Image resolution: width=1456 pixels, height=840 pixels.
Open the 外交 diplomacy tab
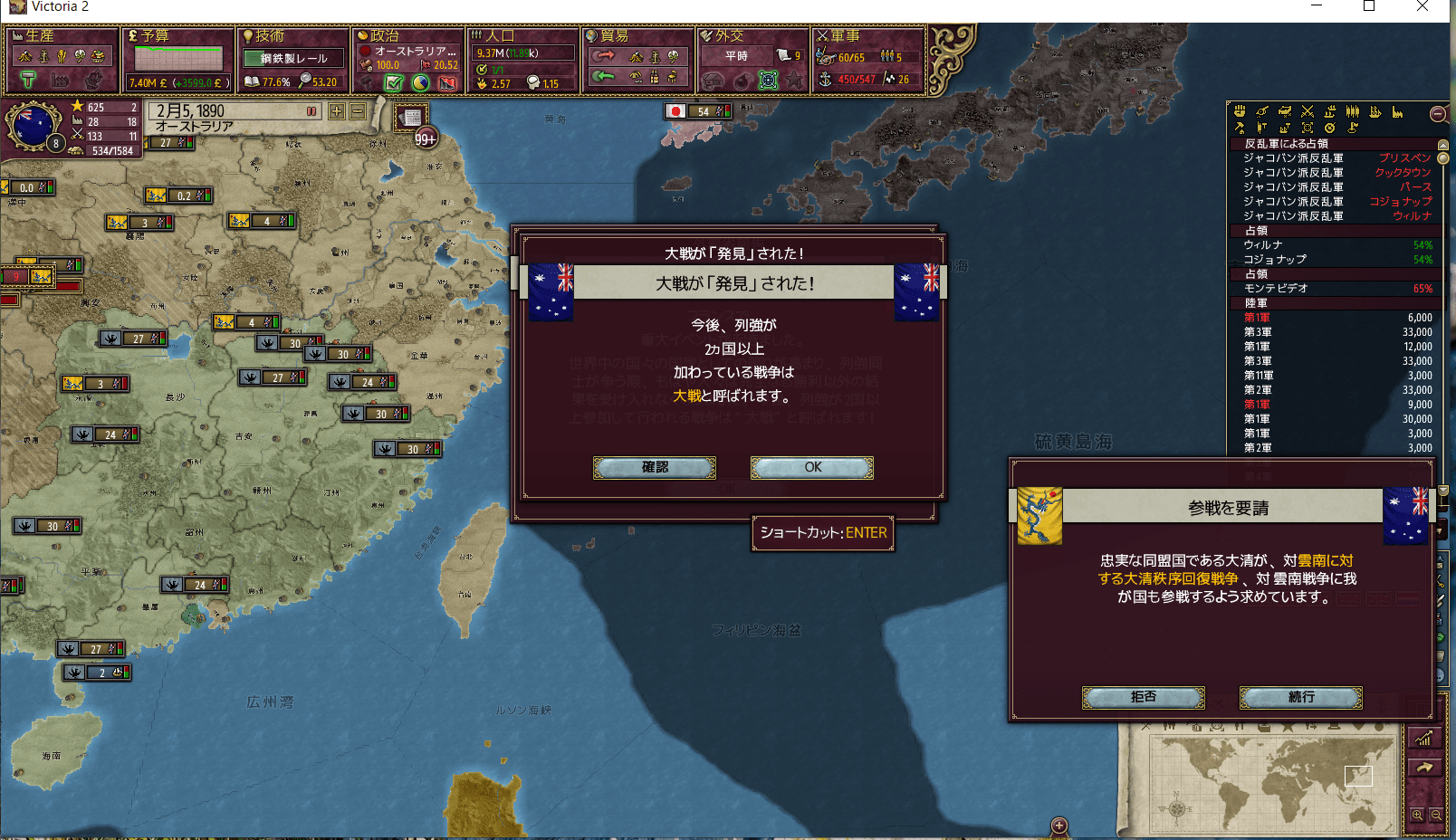pyautogui.click(x=729, y=36)
